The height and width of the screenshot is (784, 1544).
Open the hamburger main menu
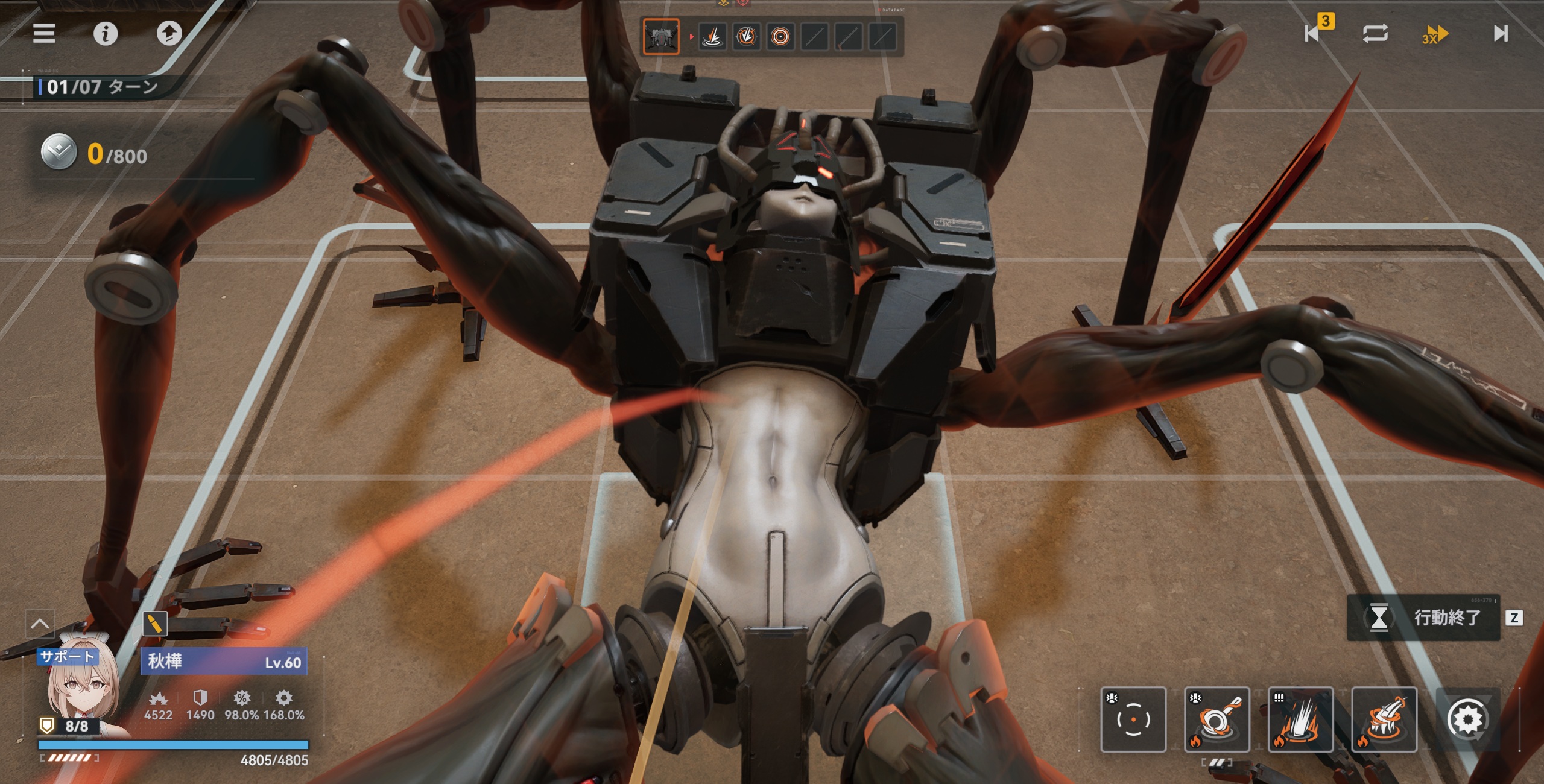click(x=44, y=34)
